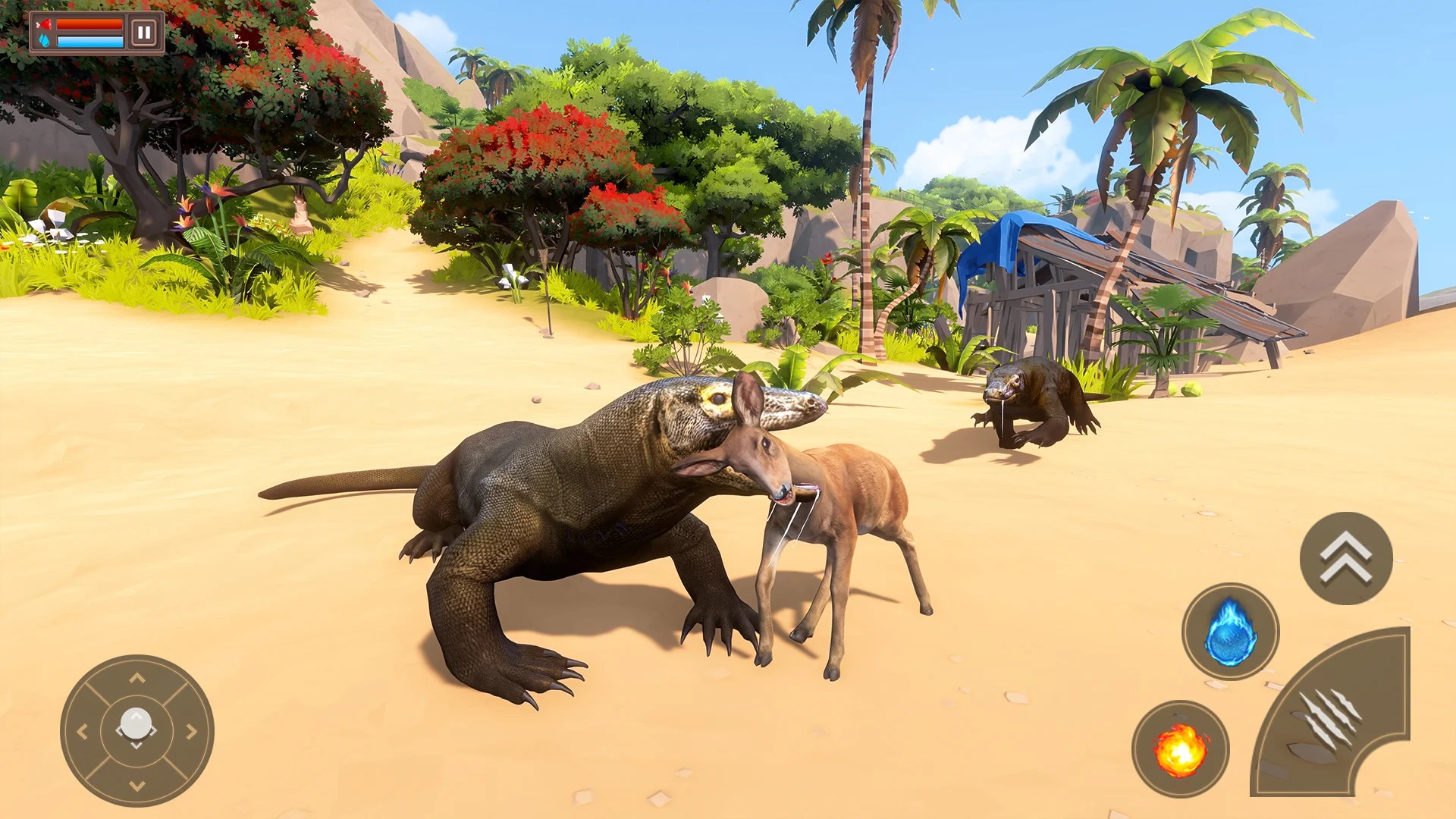The width and height of the screenshot is (1456, 819).
Task: Click the red meat hunger icon
Action: (44, 24)
